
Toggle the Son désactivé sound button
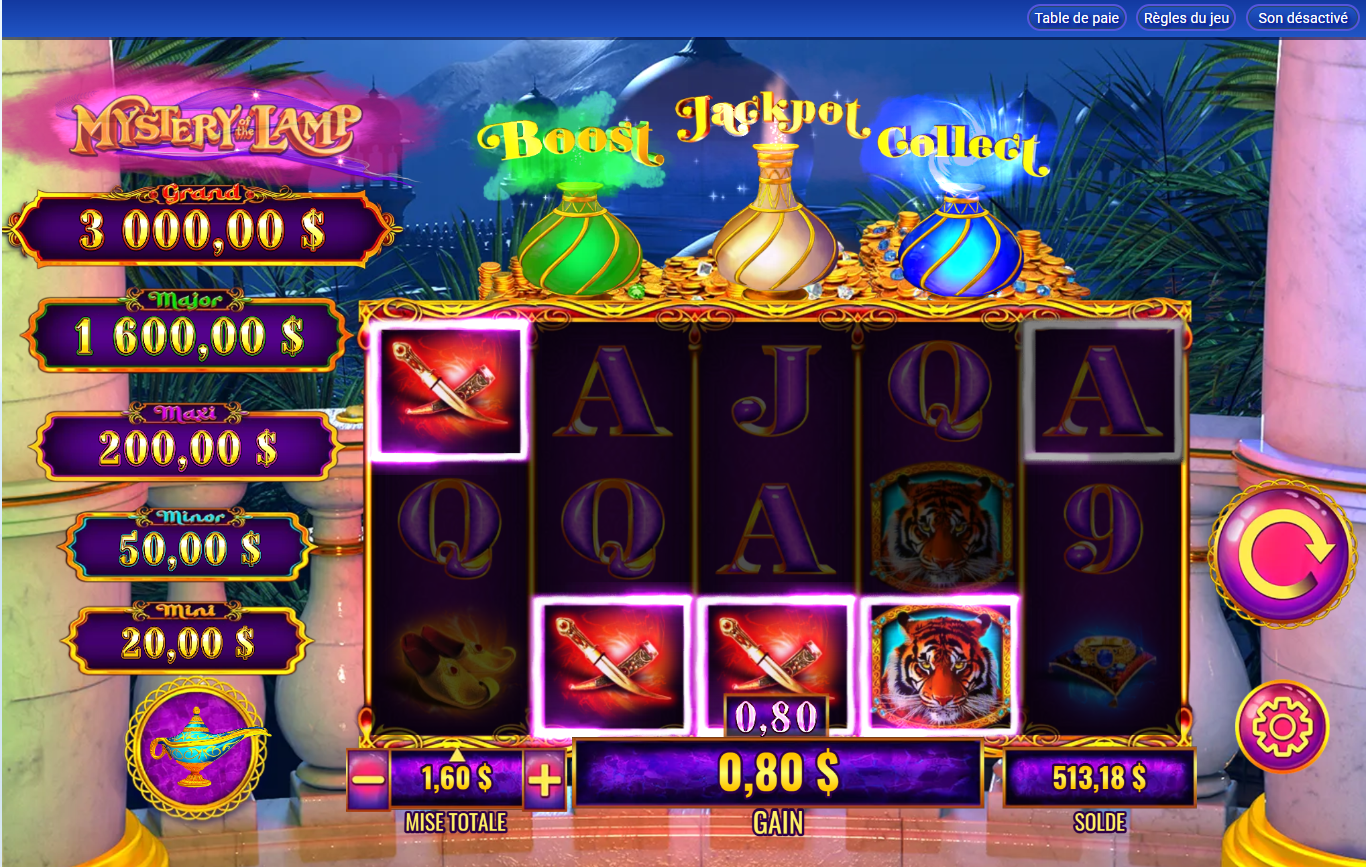point(1302,18)
